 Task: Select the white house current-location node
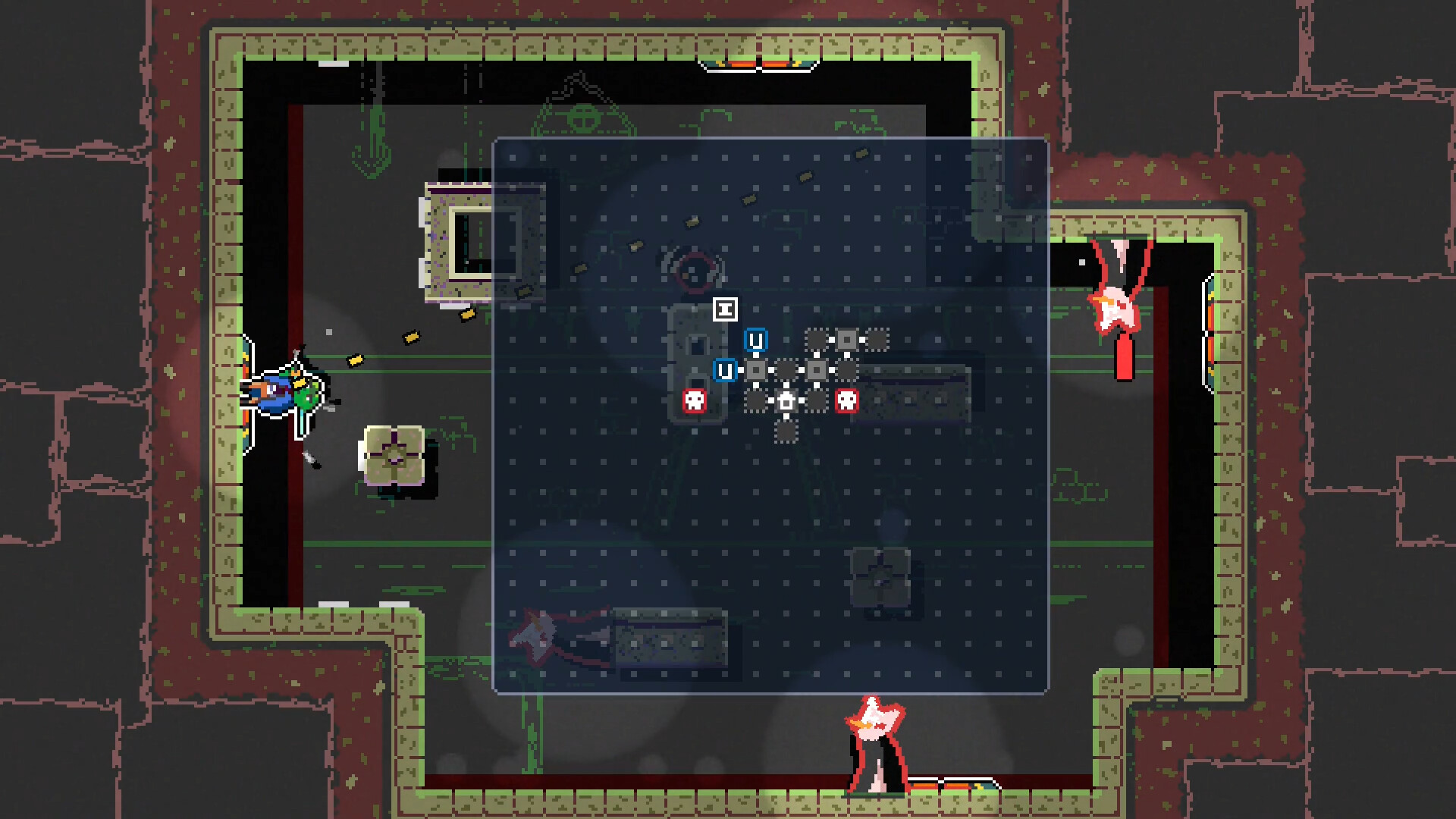tap(786, 402)
